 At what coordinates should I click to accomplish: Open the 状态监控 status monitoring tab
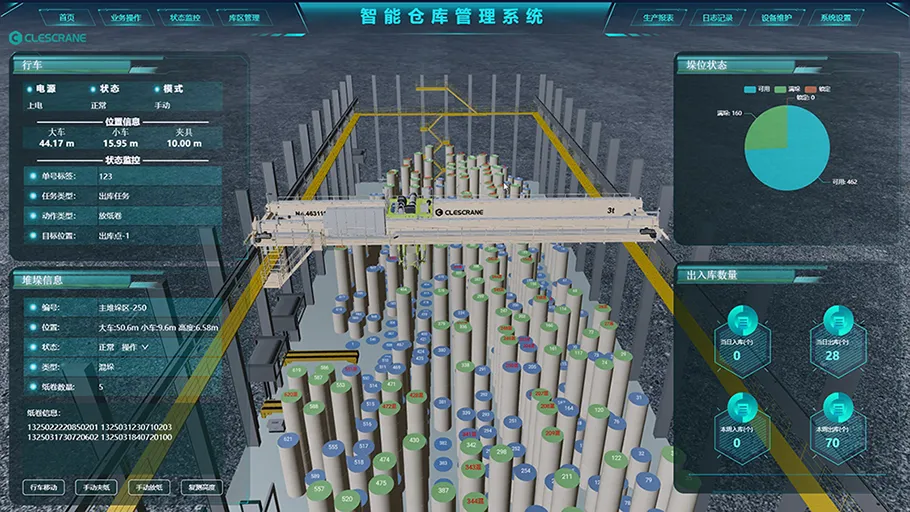[185, 18]
